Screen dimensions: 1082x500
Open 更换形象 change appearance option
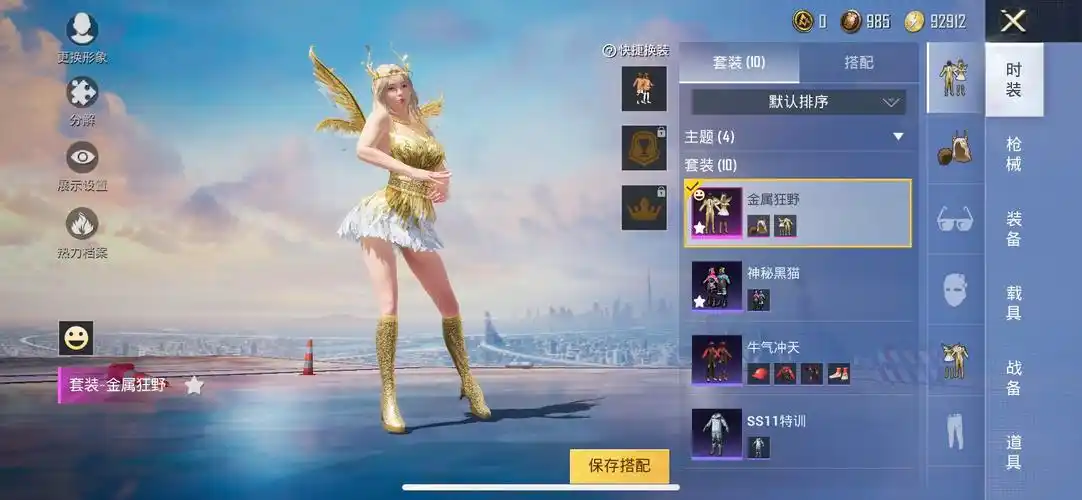[81, 33]
